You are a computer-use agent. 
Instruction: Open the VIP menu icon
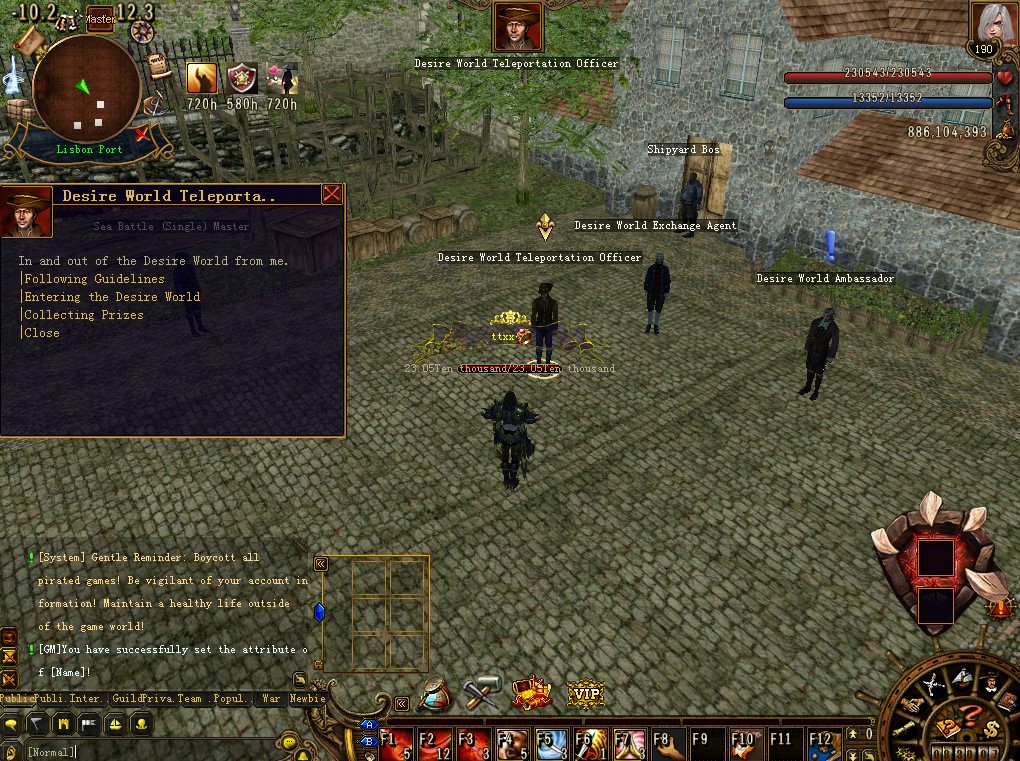(x=586, y=693)
